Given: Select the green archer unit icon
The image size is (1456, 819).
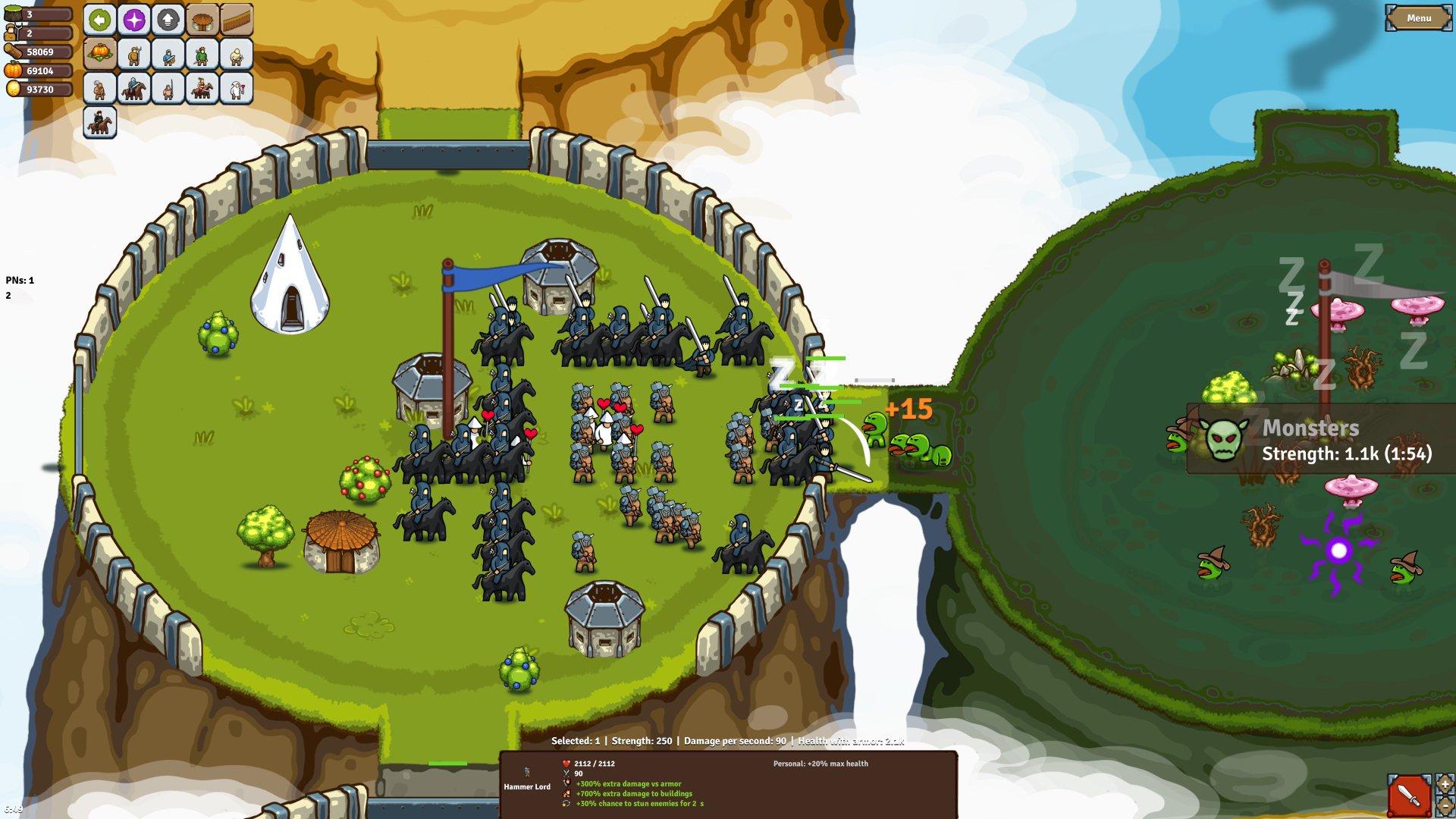Looking at the screenshot, I should 202,55.
